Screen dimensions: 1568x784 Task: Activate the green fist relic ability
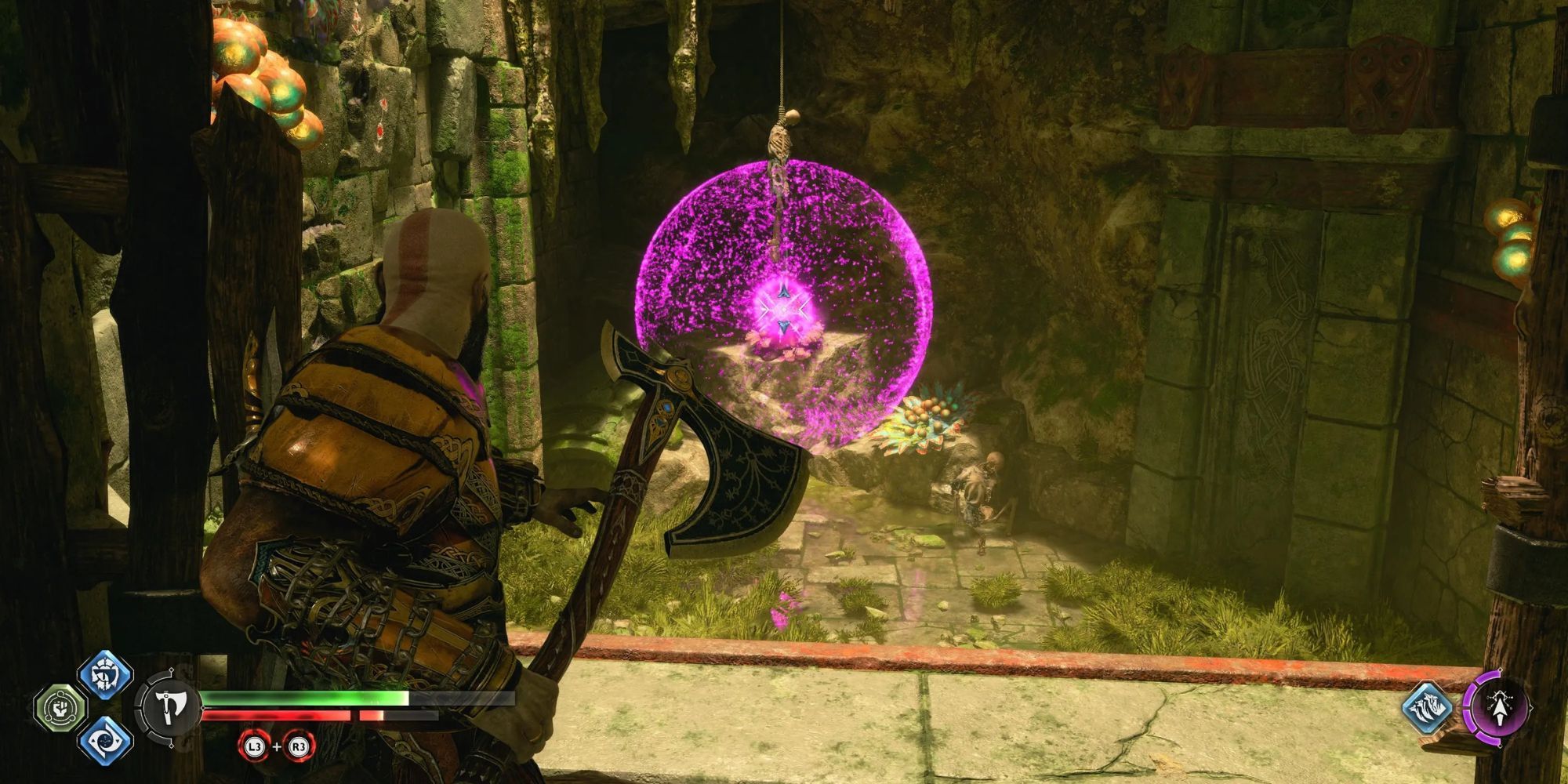click(x=60, y=708)
